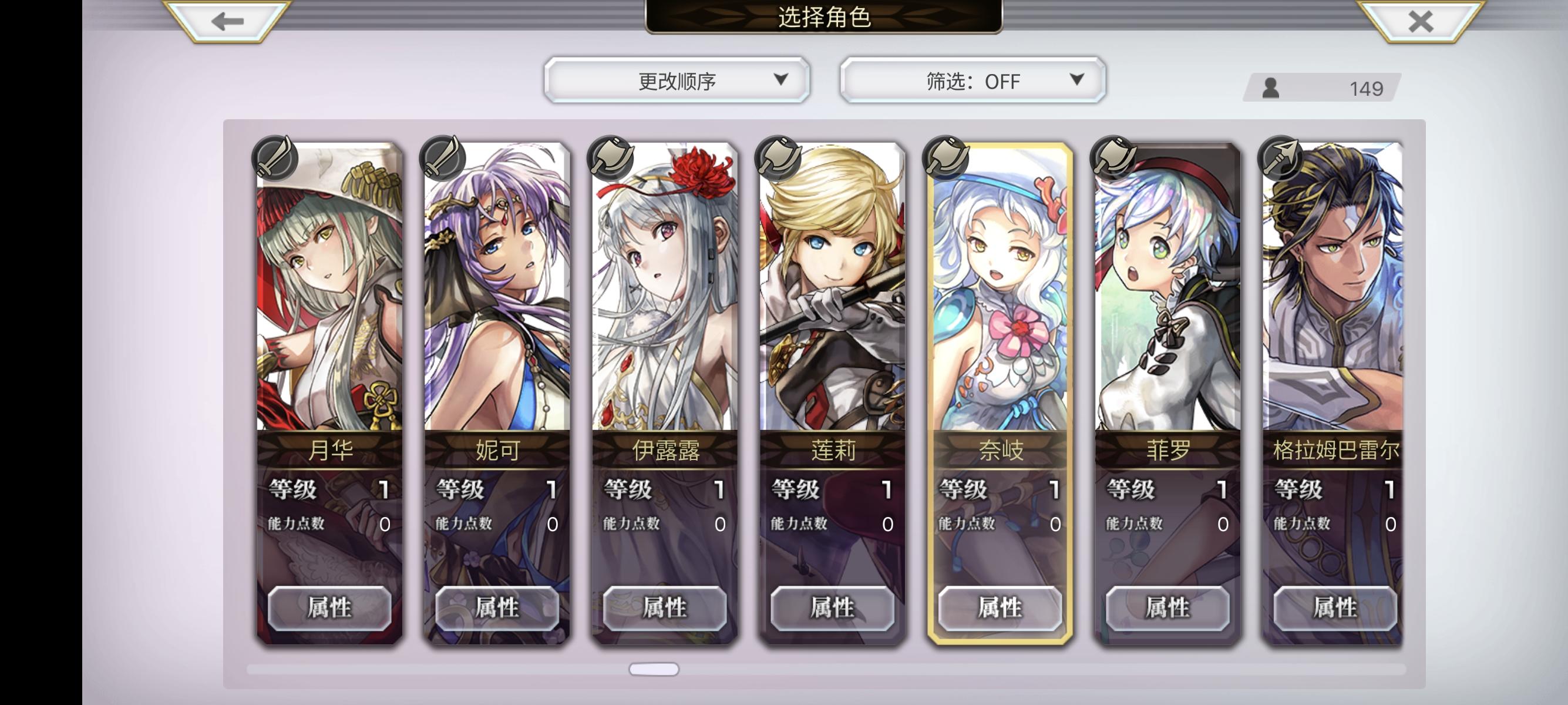Expand the chevron on the sort order selector
Screen dimensions: 1568x705
tap(781, 80)
